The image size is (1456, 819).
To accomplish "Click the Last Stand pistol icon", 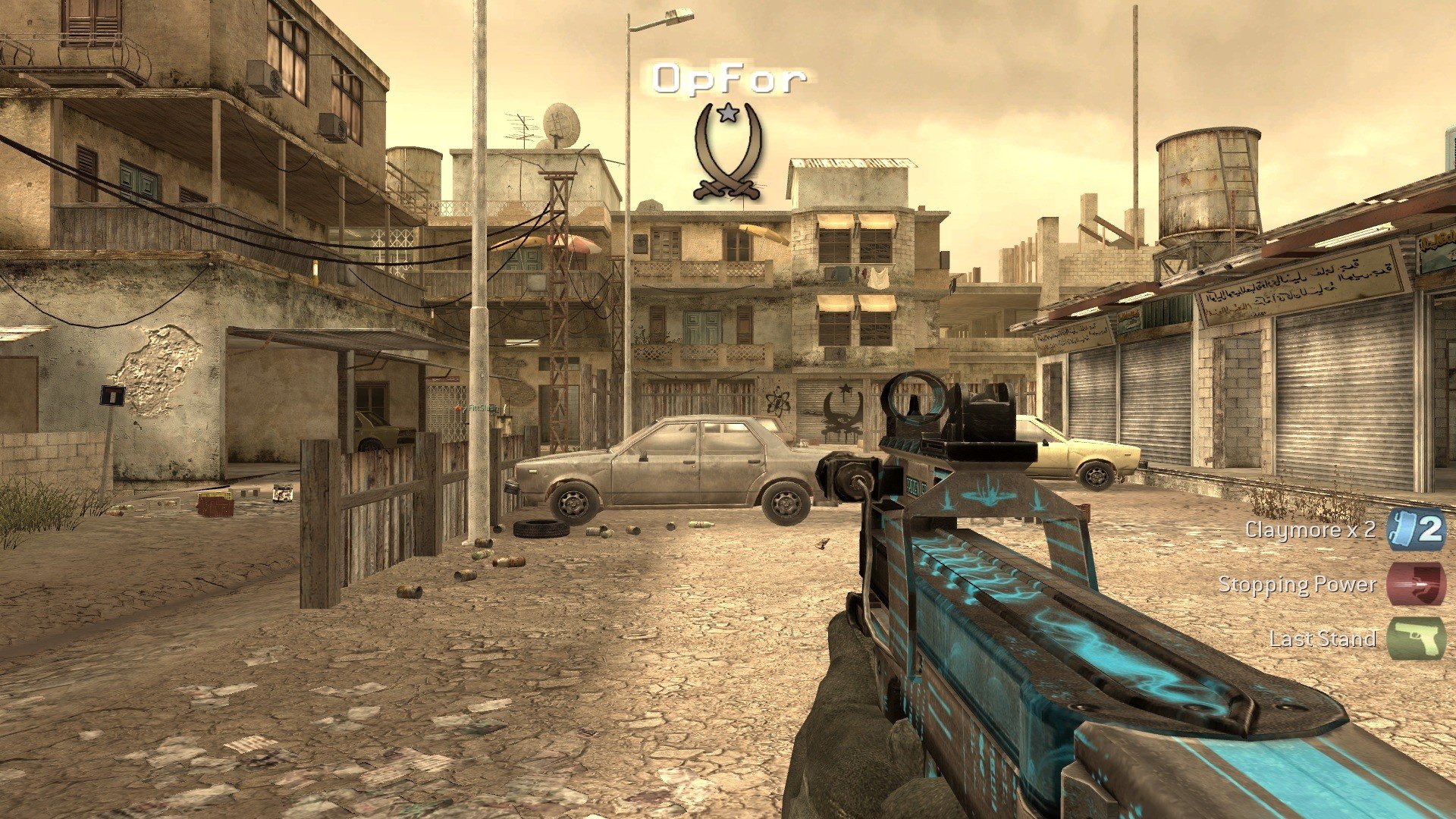I will point(1416,639).
